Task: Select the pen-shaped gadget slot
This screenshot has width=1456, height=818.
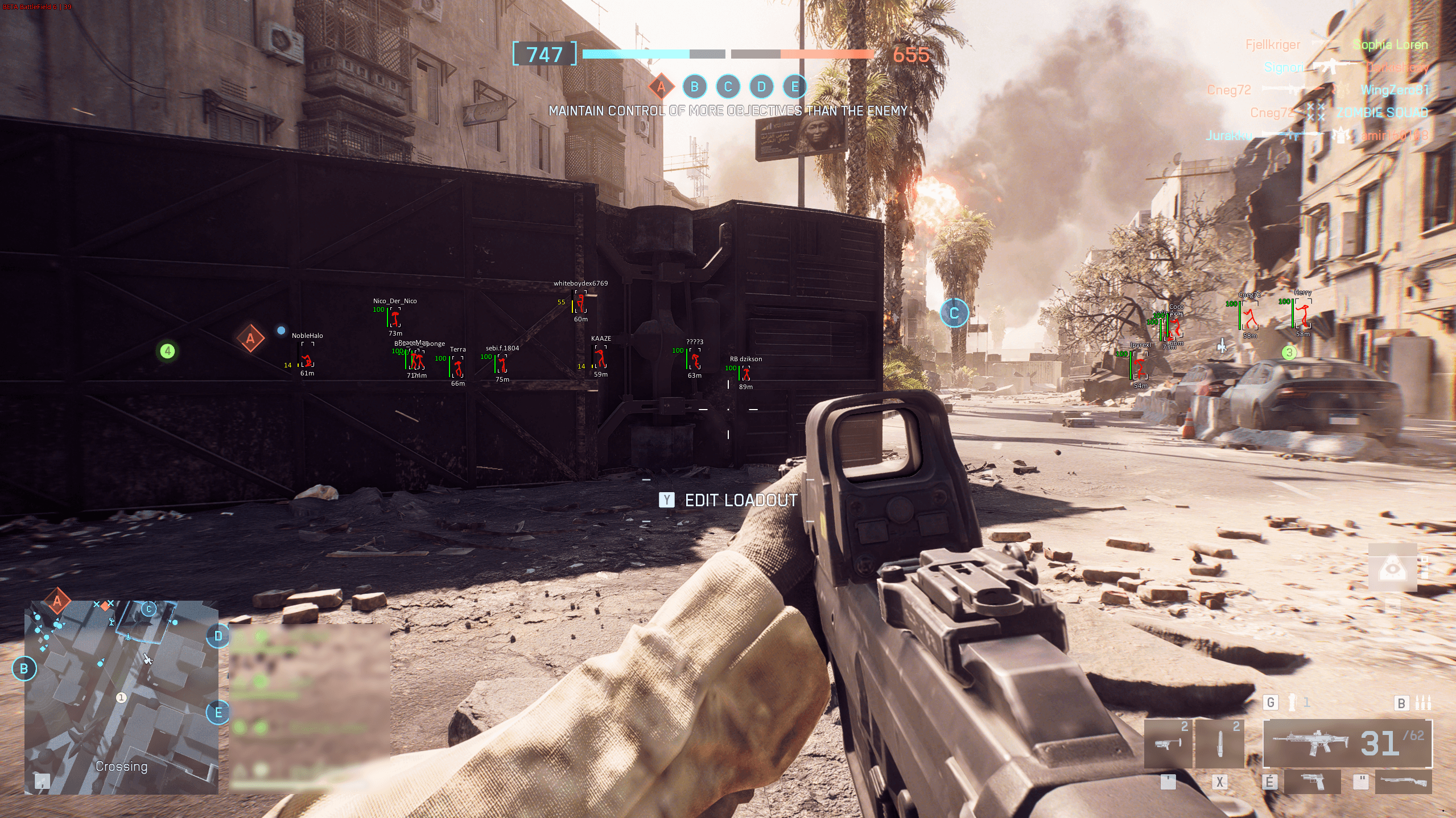Action: pyautogui.click(x=1219, y=743)
